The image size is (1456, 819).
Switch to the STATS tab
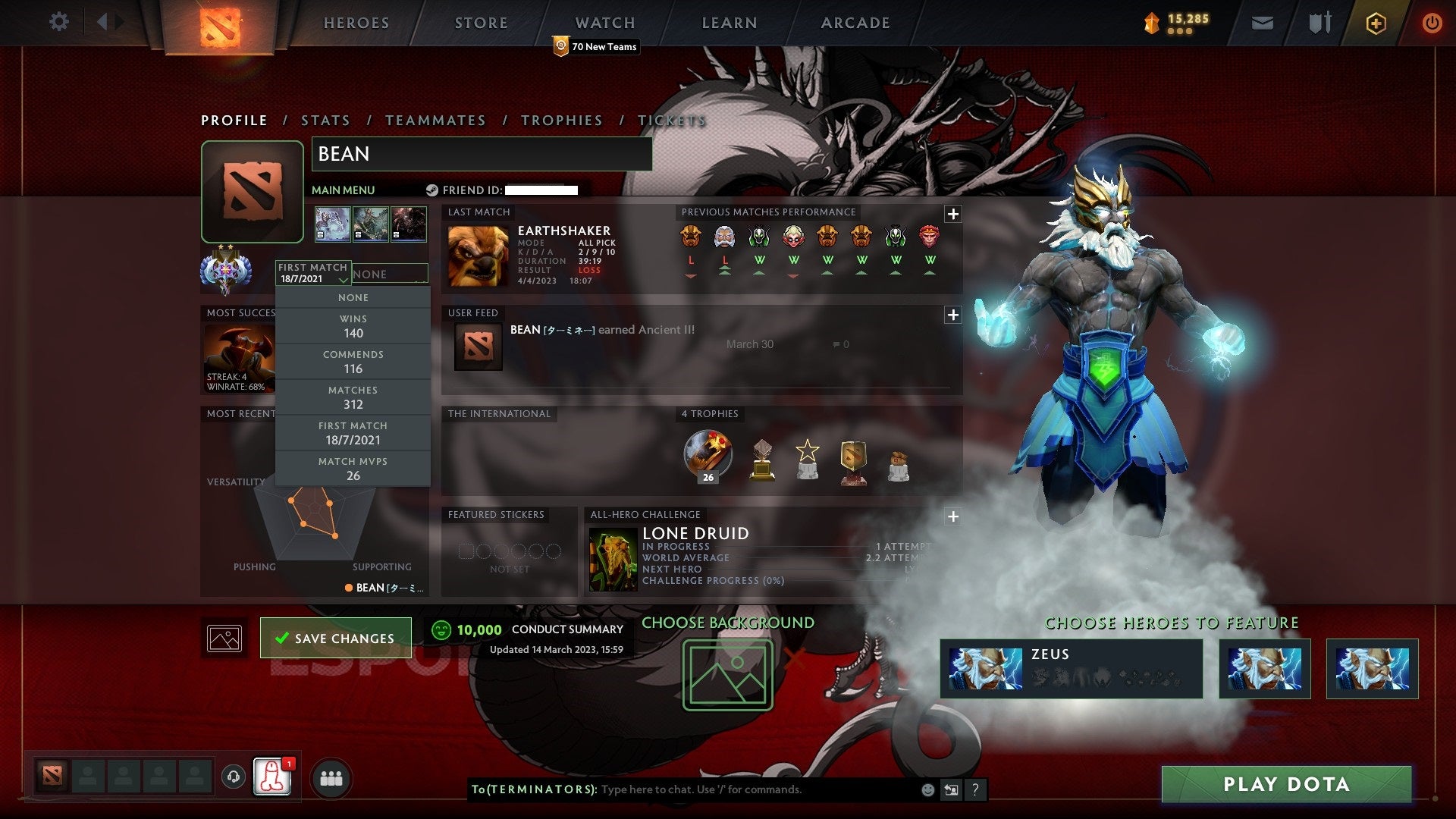point(325,121)
